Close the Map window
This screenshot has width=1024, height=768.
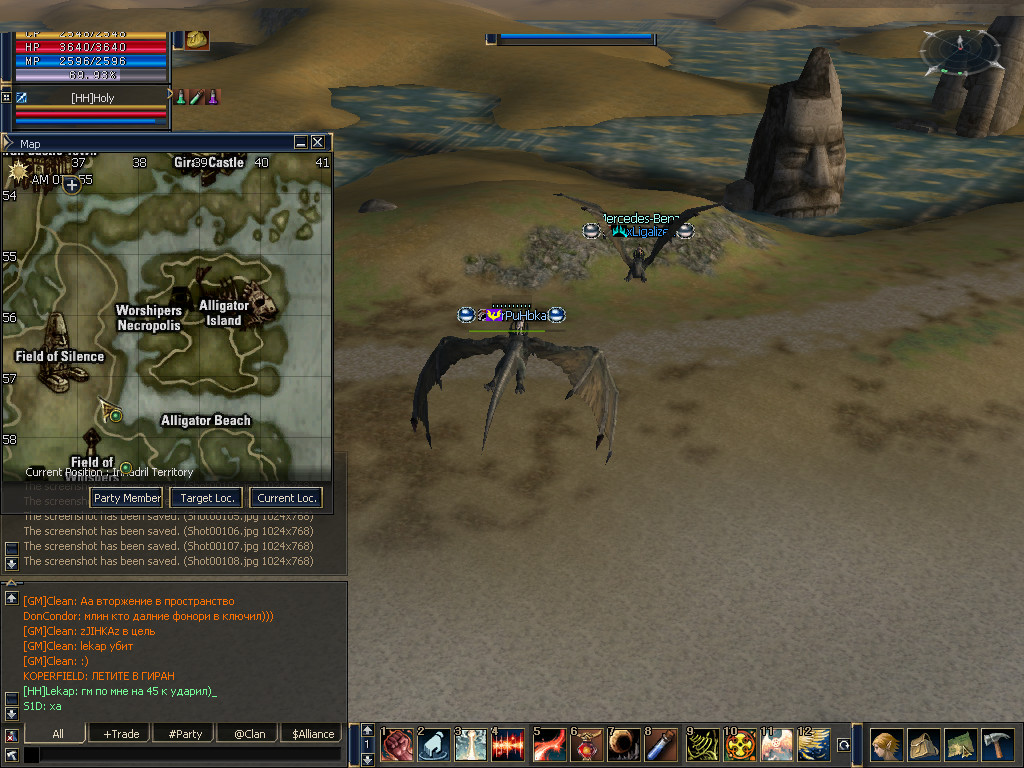point(318,143)
